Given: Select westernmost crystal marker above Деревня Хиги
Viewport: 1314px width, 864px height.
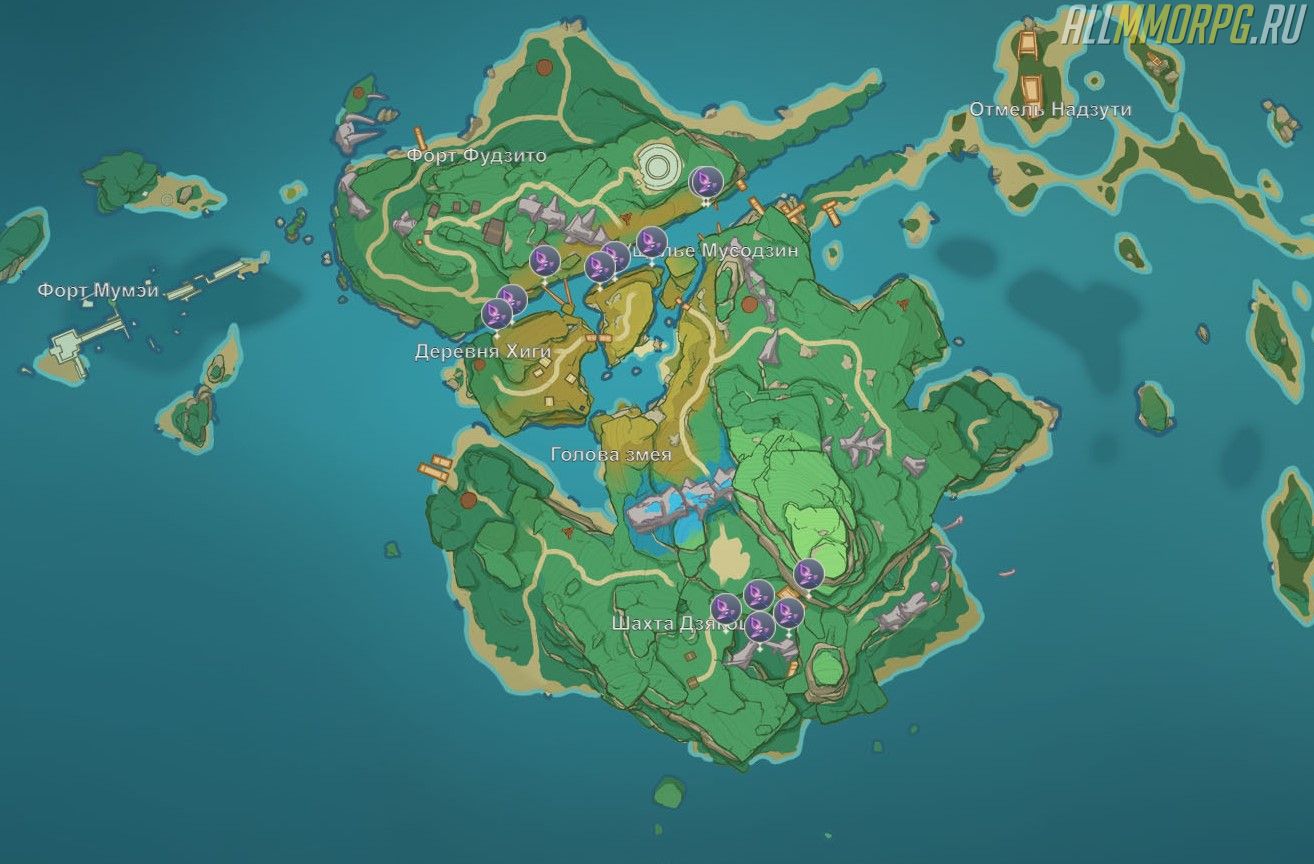Looking at the screenshot, I should coord(497,314).
